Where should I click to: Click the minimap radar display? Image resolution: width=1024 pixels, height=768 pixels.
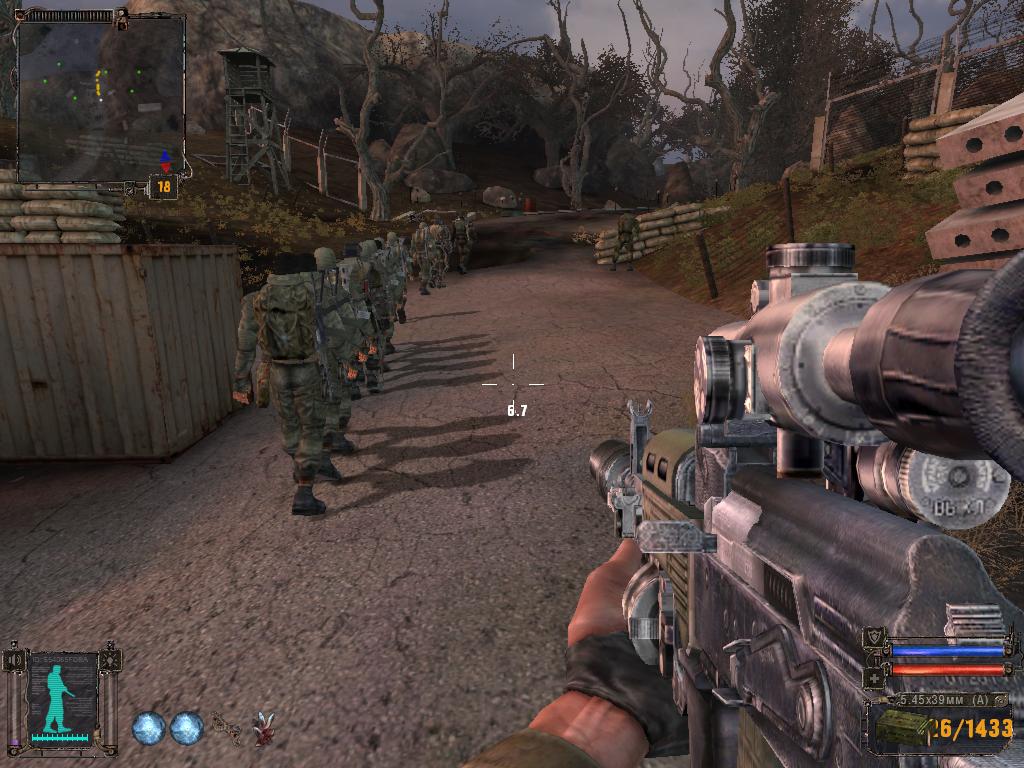click(x=100, y=97)
